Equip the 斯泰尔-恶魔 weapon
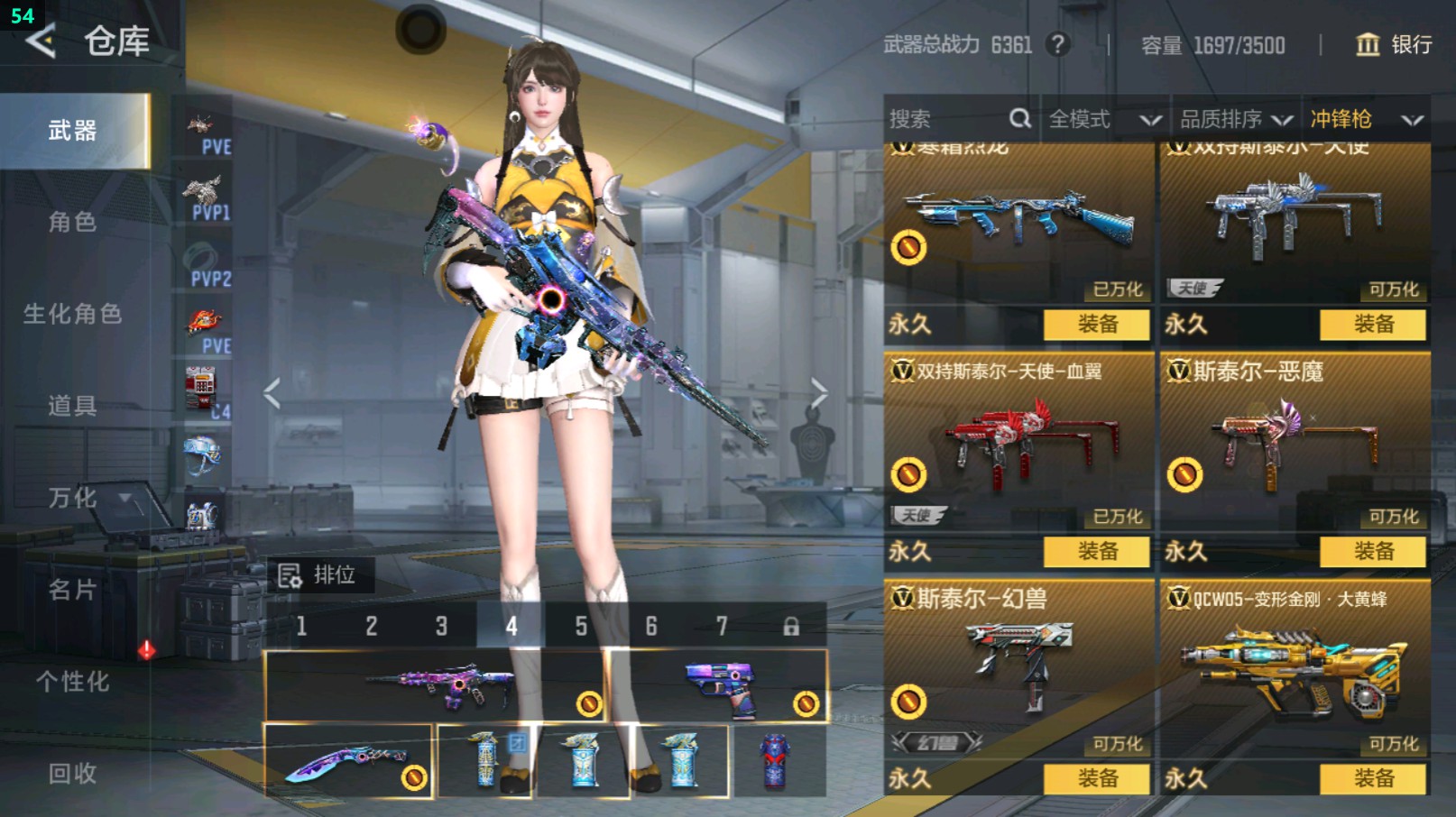The height and width of the screenshot is (817, 1456). [x=1372, y=551]
